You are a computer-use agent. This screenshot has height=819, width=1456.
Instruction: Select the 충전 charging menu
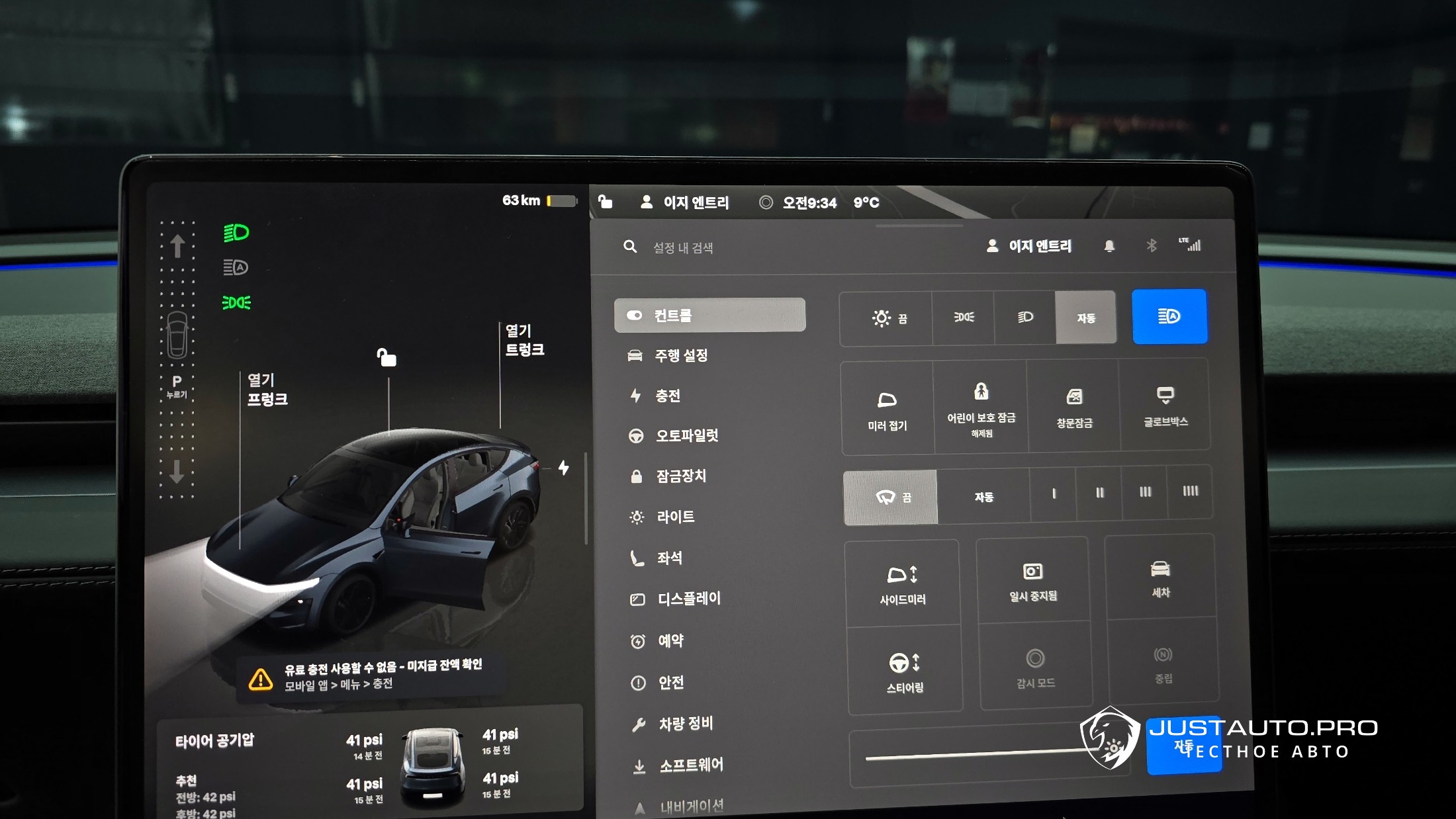click(667, 396)
